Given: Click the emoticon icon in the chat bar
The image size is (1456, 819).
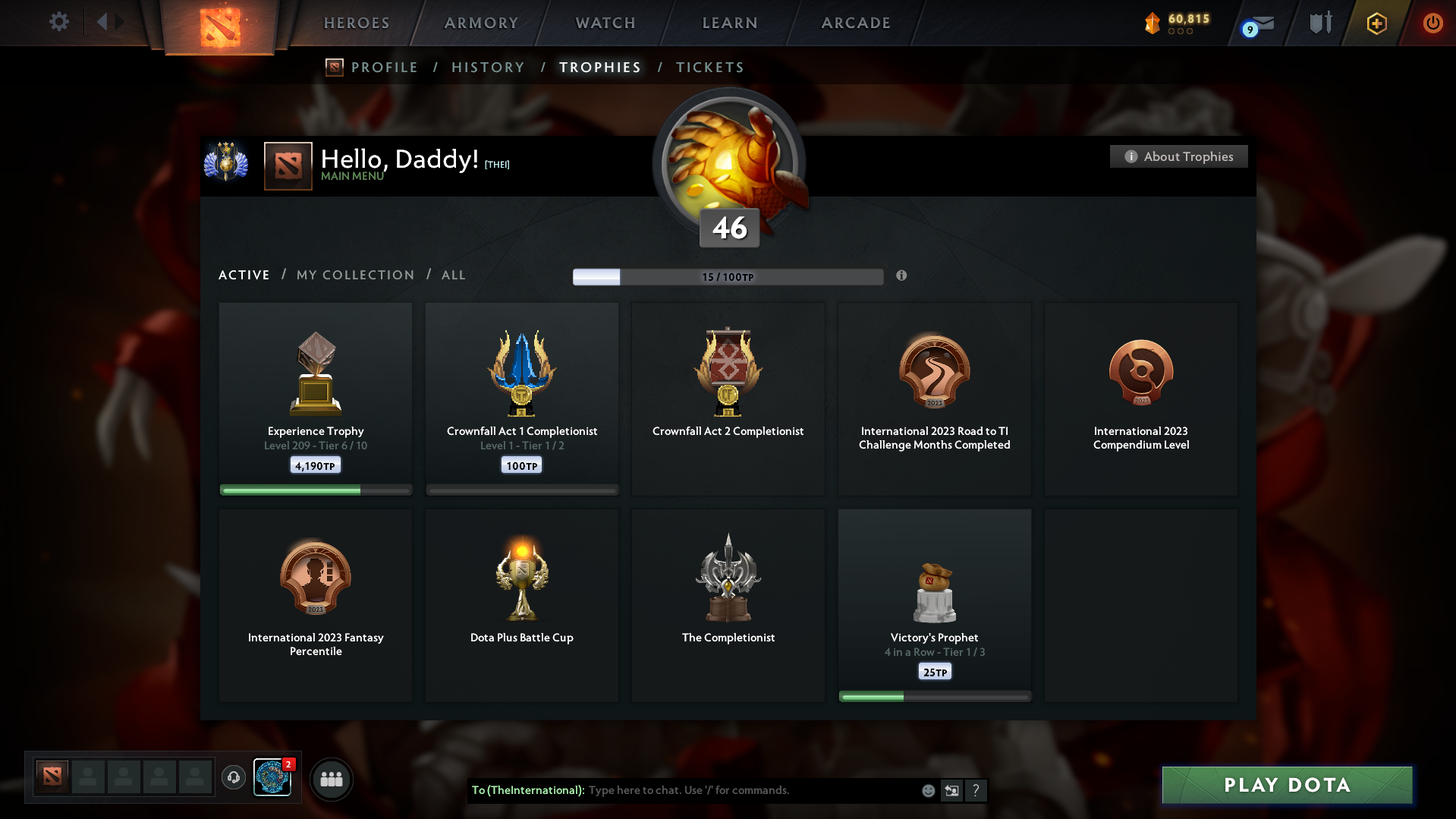Looking at the screenshot, I should [928, 790].
